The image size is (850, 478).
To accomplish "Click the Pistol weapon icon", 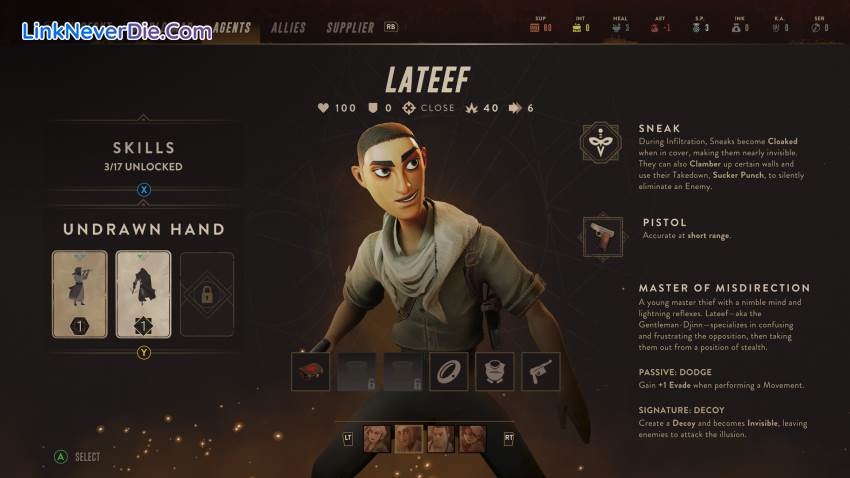I will coord(603,236).
